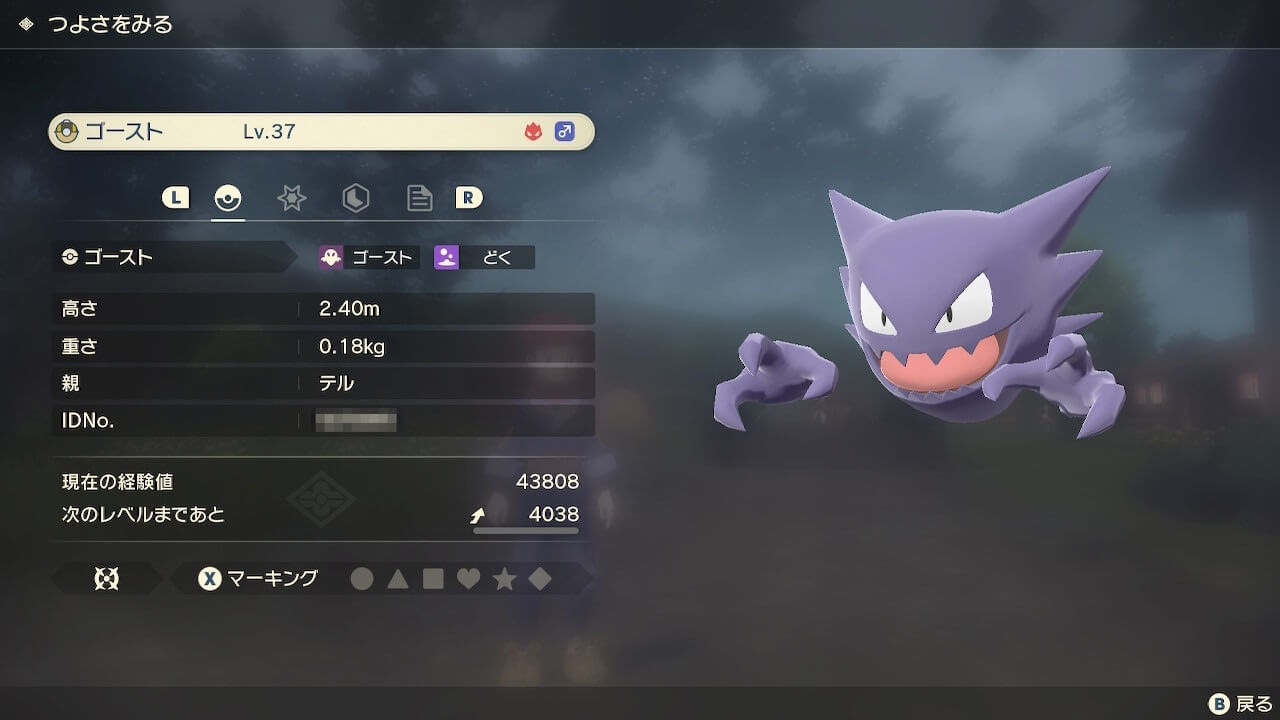Set the diamond marking

pyautogui.click(x=540, y=579)
